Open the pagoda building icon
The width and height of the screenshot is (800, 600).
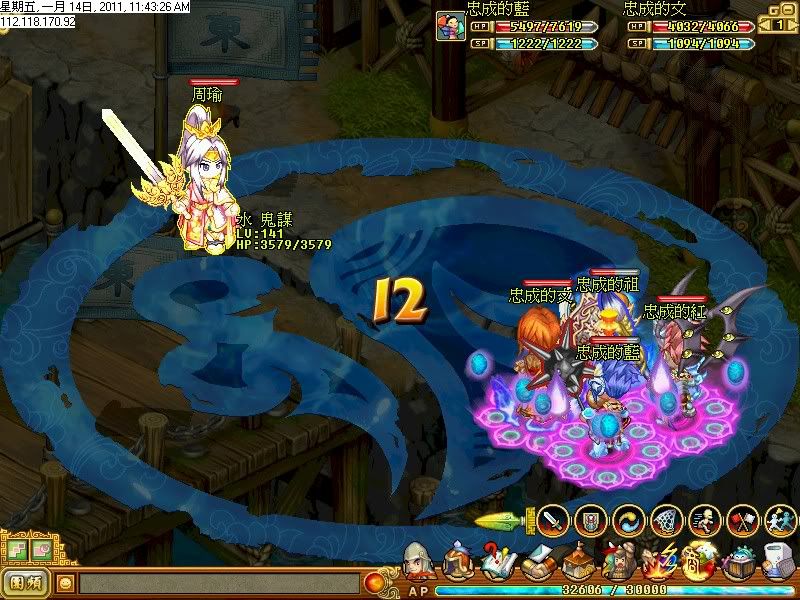click(576, 562)
